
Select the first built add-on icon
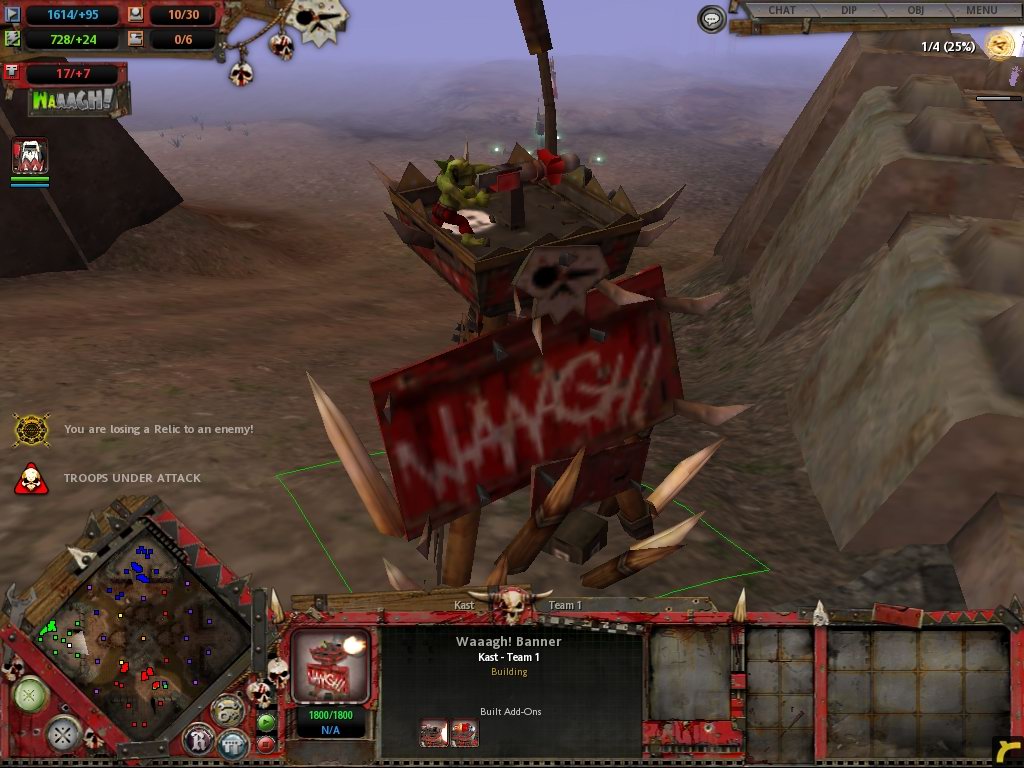click(x=434, y=734)
